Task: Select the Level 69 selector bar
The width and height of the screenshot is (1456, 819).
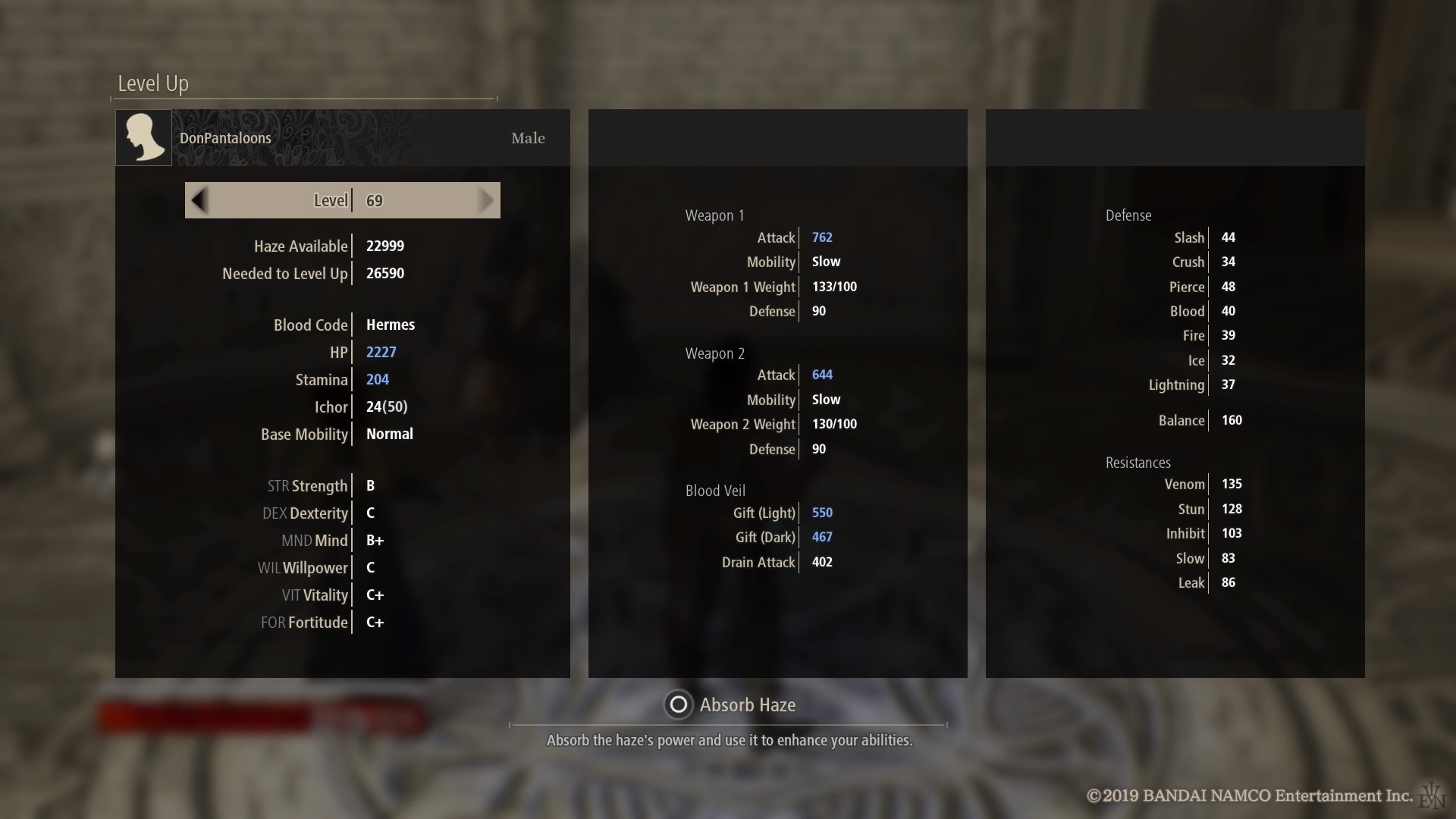Action: click(x=343, y=200)
